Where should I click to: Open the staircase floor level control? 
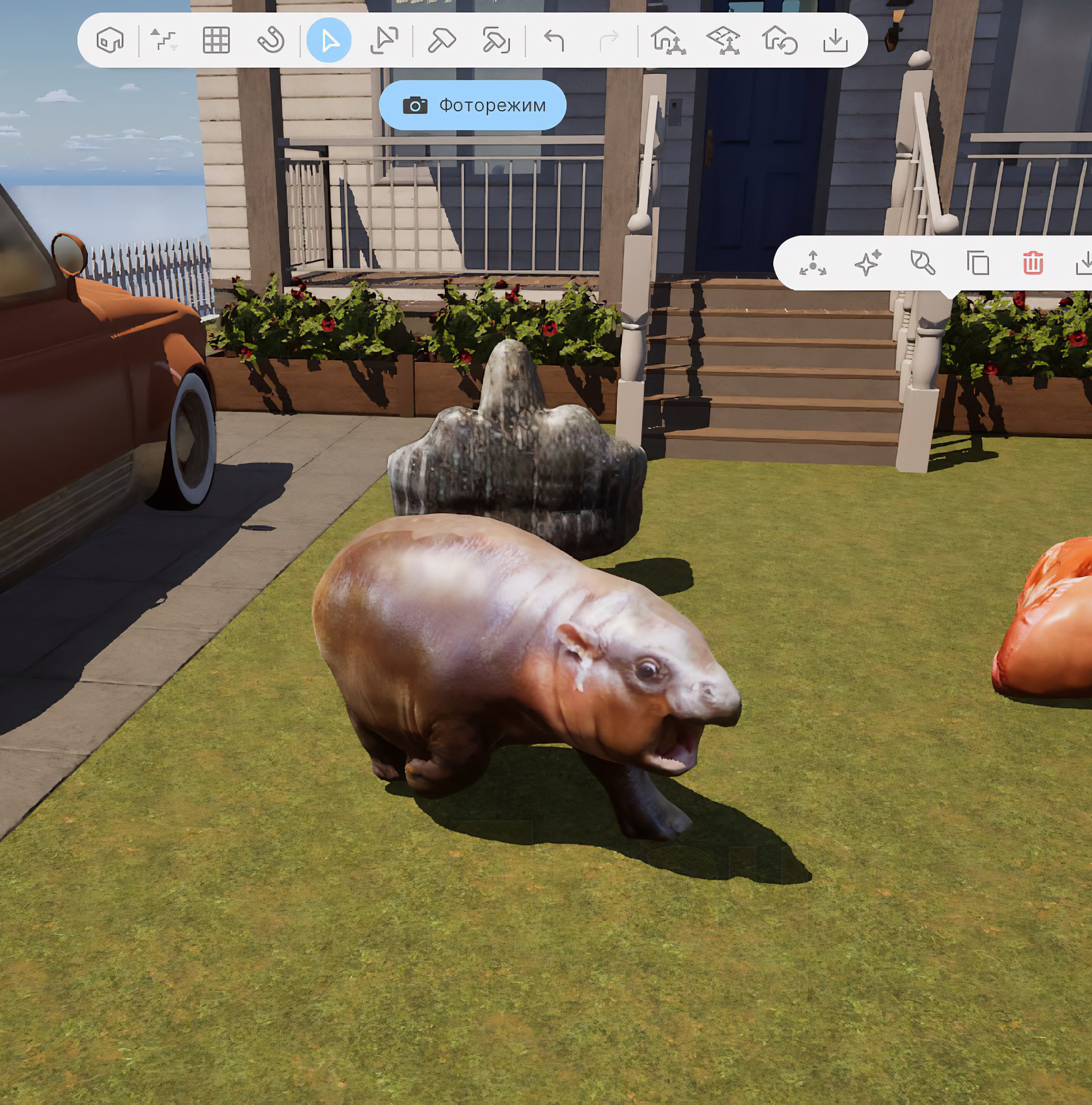click(x=164, y=40)
